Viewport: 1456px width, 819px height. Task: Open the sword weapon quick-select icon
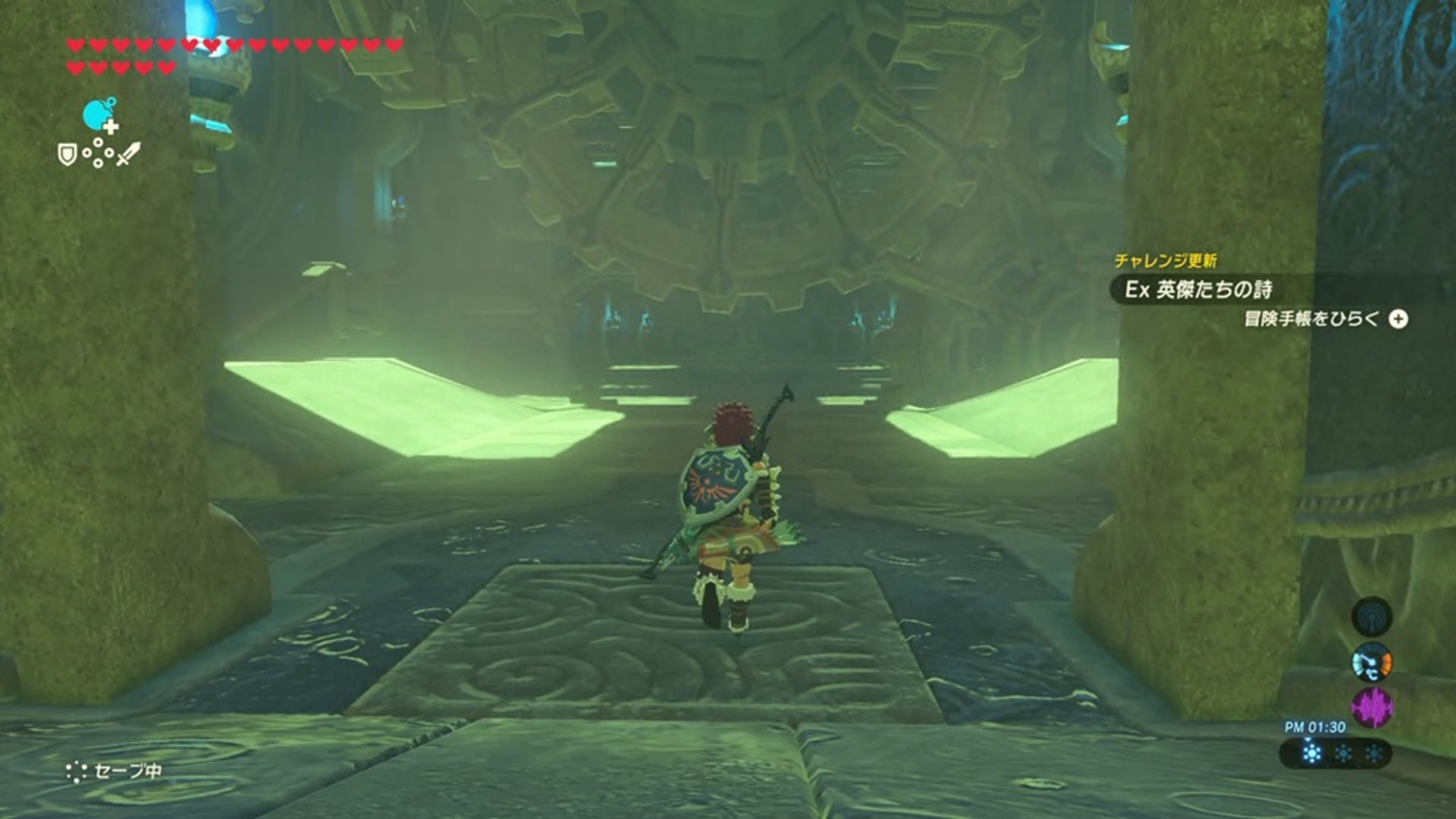[x=128, y=154]
